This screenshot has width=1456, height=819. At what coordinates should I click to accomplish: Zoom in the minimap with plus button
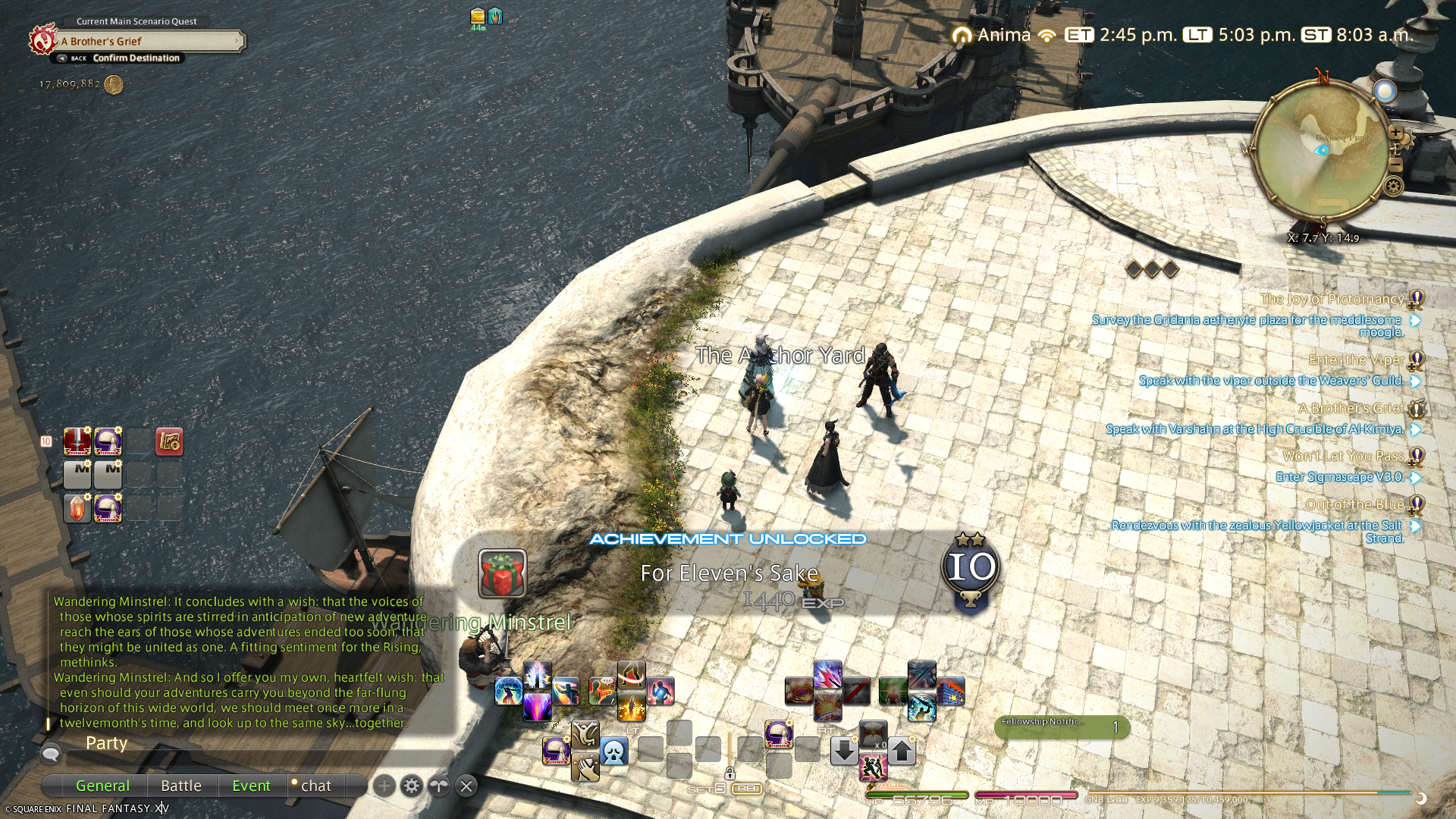click(1395, 133)
